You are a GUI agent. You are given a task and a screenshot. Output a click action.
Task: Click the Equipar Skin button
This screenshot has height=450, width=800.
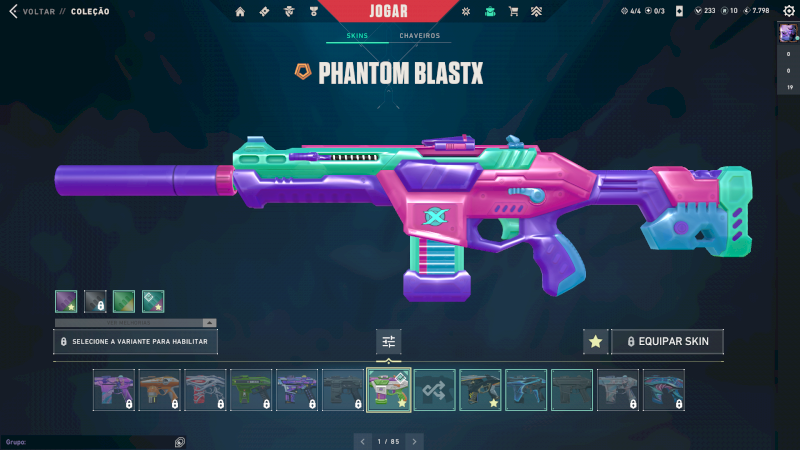click(x=667, y=342)
